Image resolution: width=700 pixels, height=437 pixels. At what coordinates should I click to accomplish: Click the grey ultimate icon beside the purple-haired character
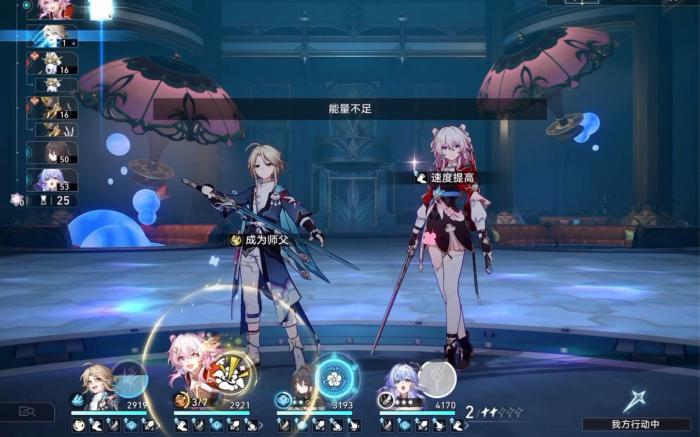[437, 379]
